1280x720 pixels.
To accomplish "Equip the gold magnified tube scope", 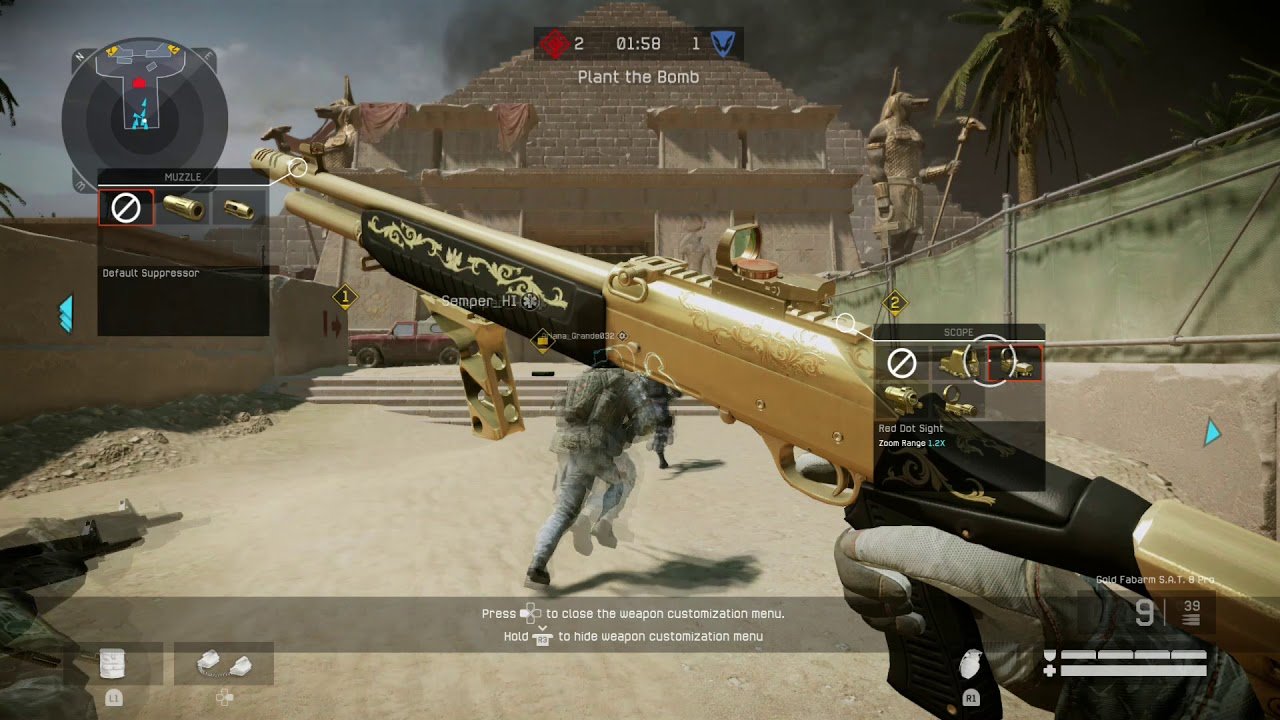I will point(902,401).
